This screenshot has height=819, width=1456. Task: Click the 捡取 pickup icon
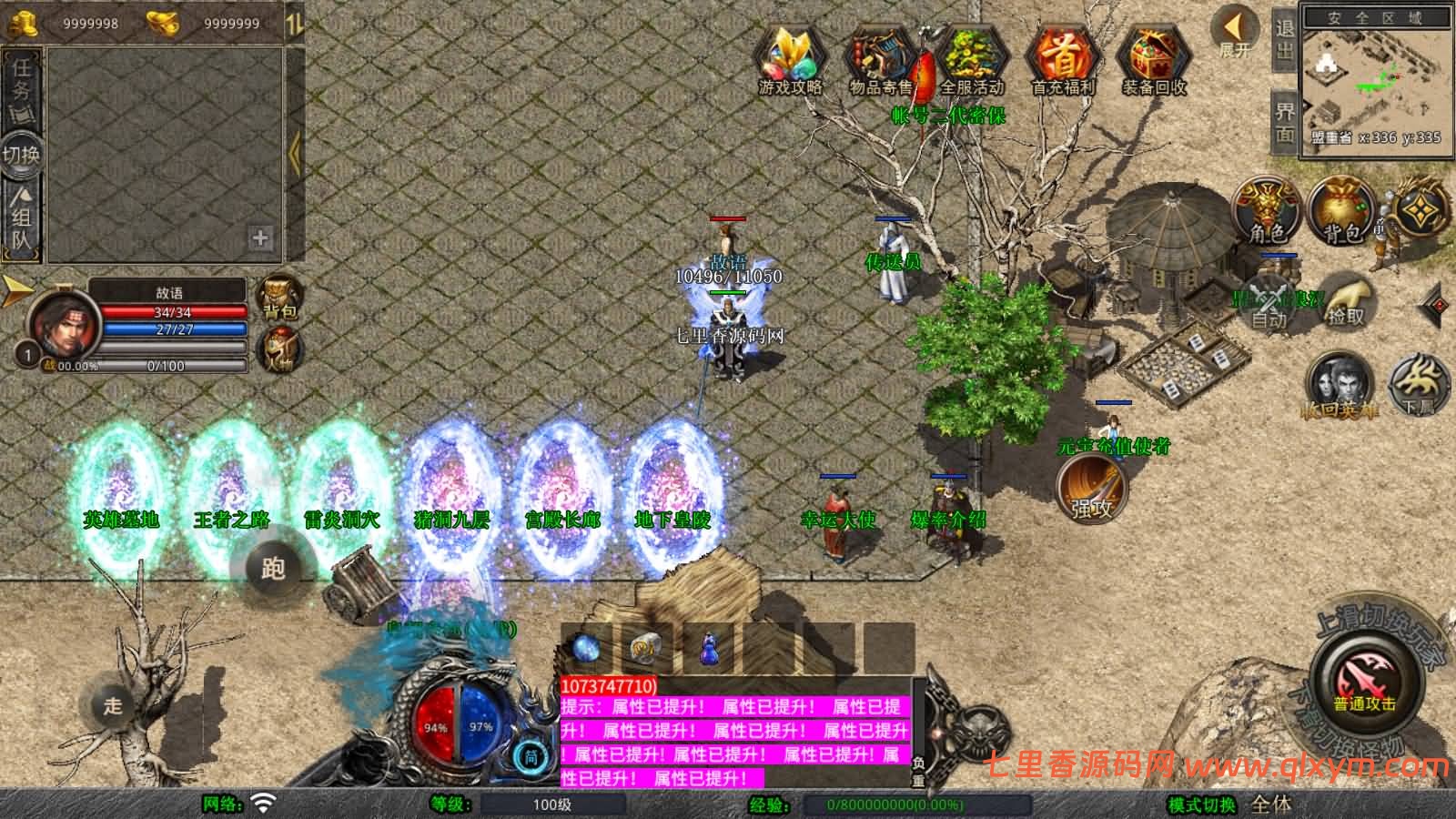point(1347,303)
